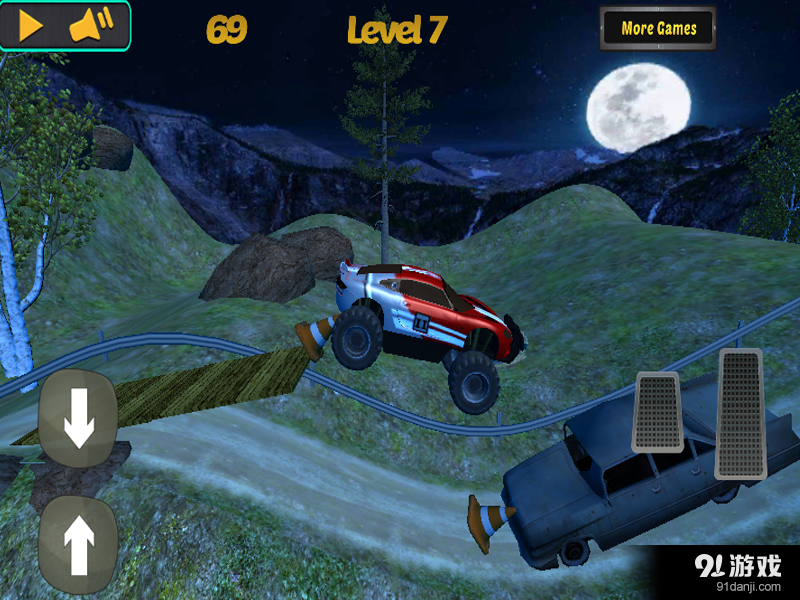Open the More Games button
Image resolution: width=800 pixels, height=600 pixels.
point(658,29)
